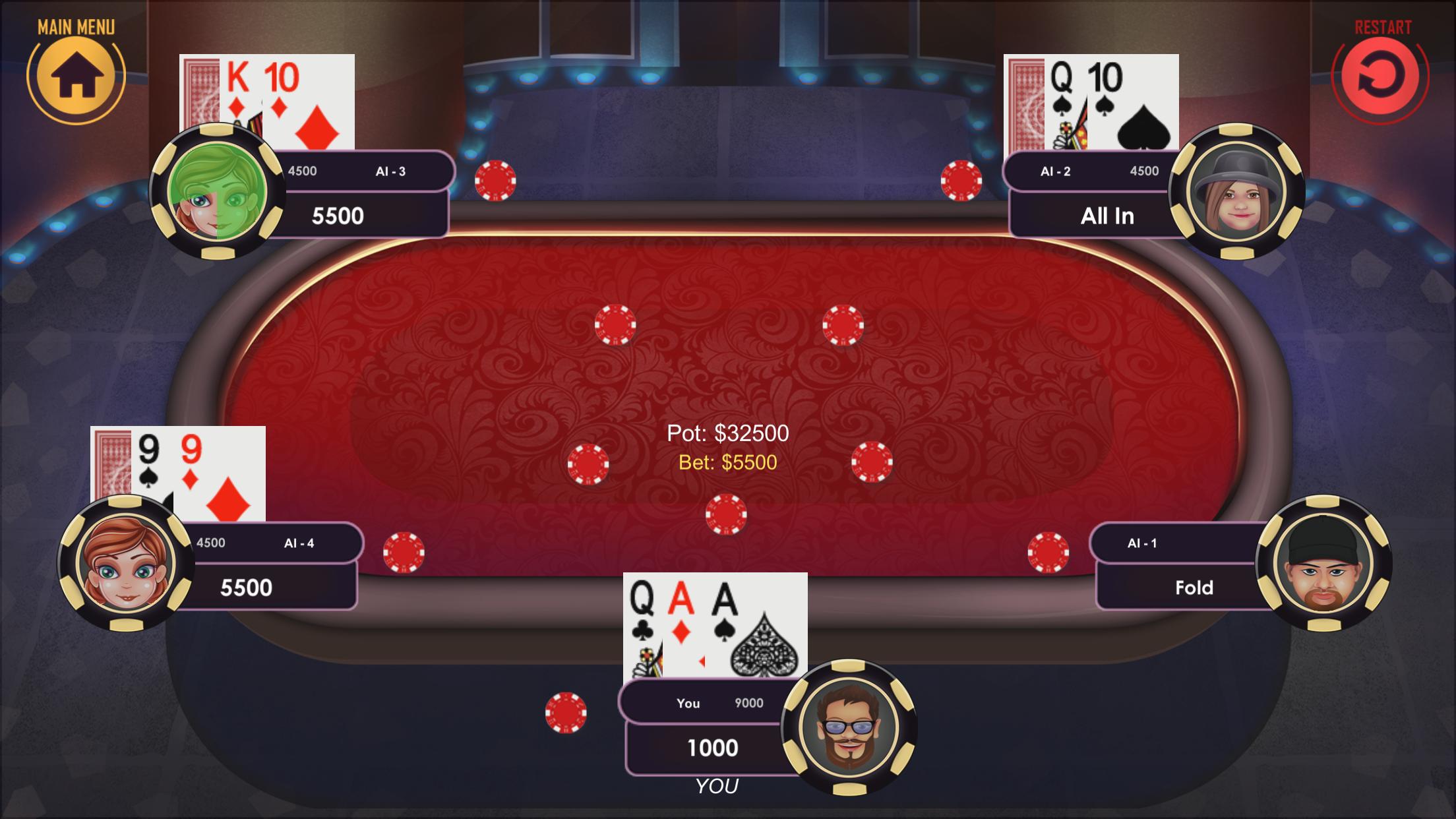This screenshot has width=1456, height=819.
Task: Click your Ace of Spades card
Action: click(758, 626)
